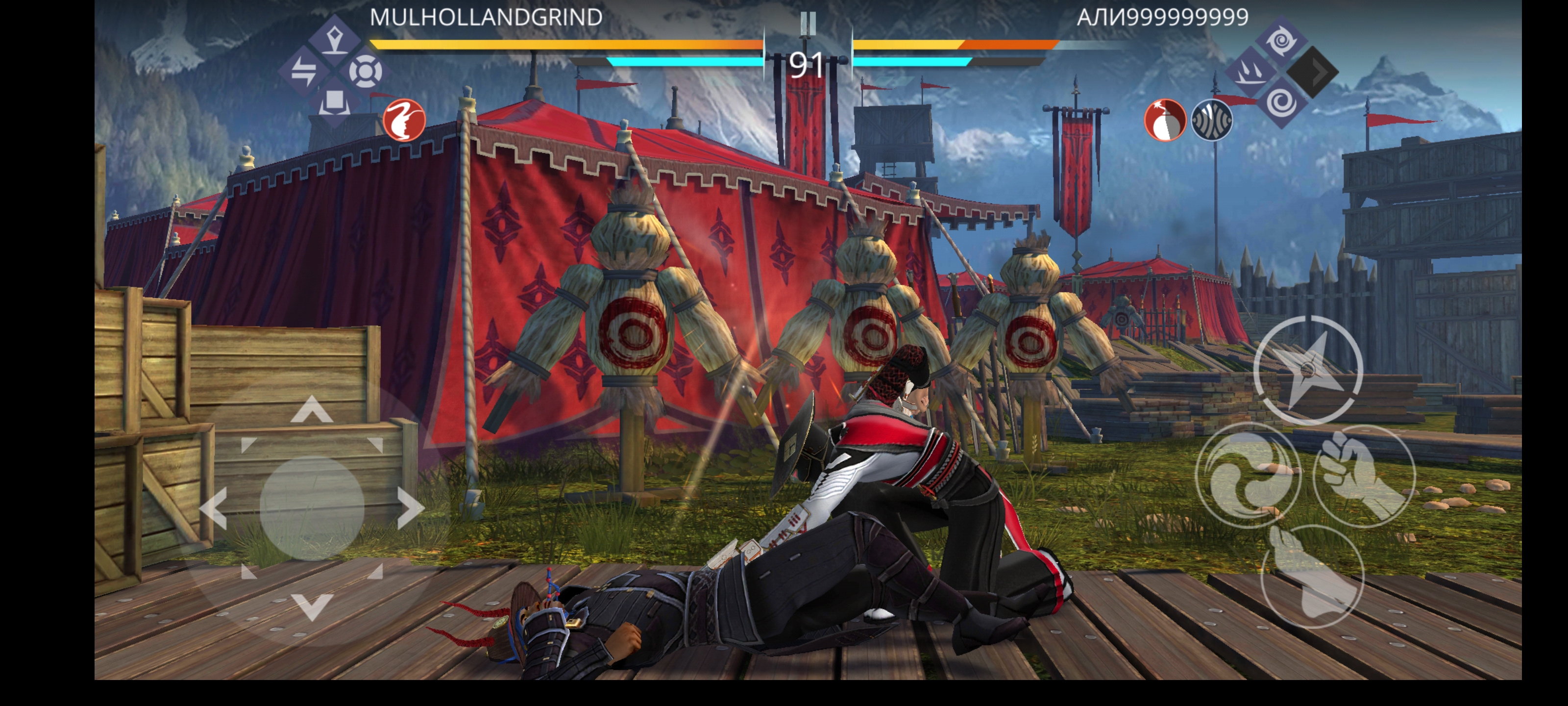Jump using the up arrow
Viewport: 1568px width, 706px height.
click(312, 409)
